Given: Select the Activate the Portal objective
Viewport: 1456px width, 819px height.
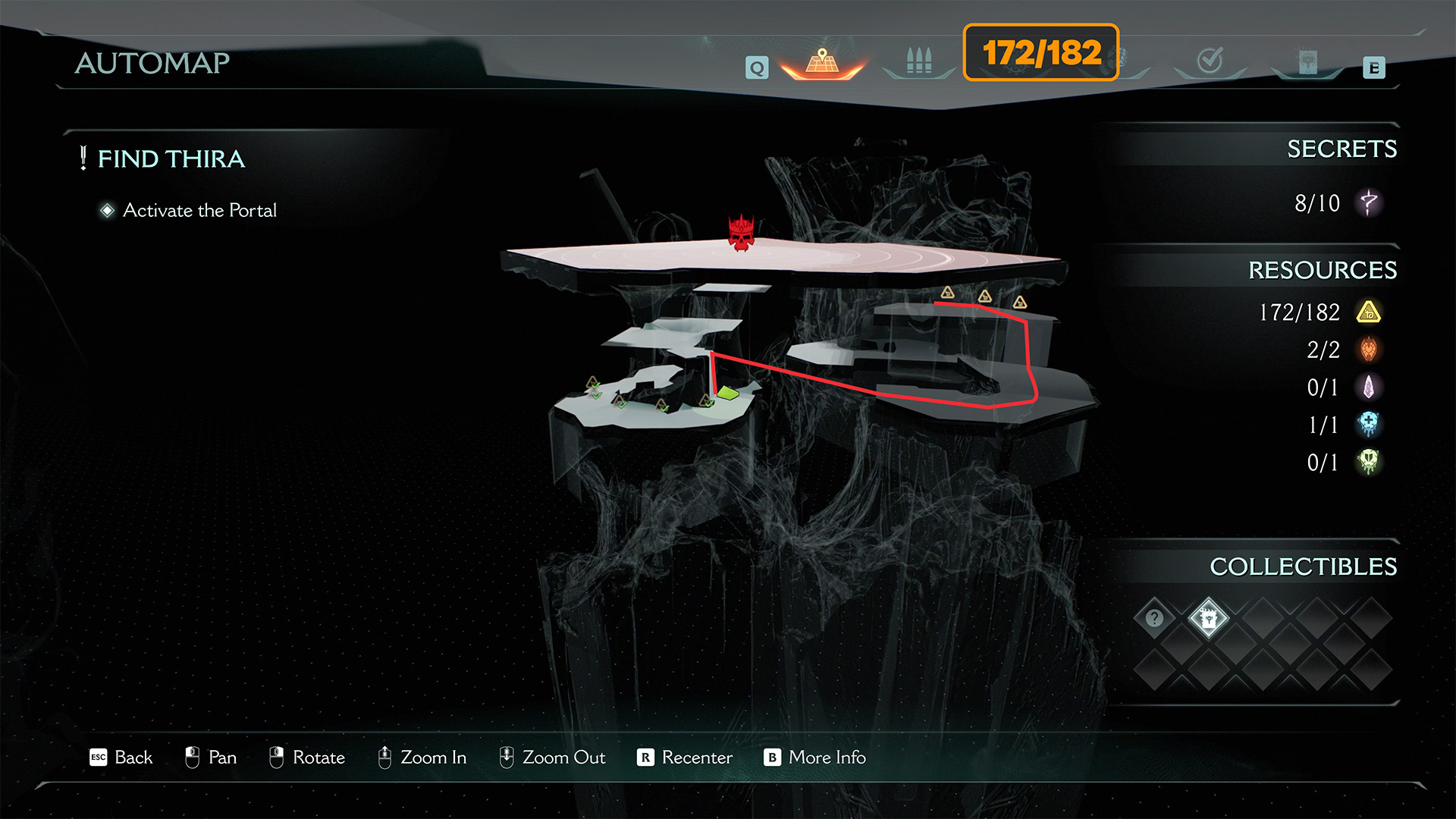Looking at the screenshot, I should pyautogui.click(x=199, y=210).
